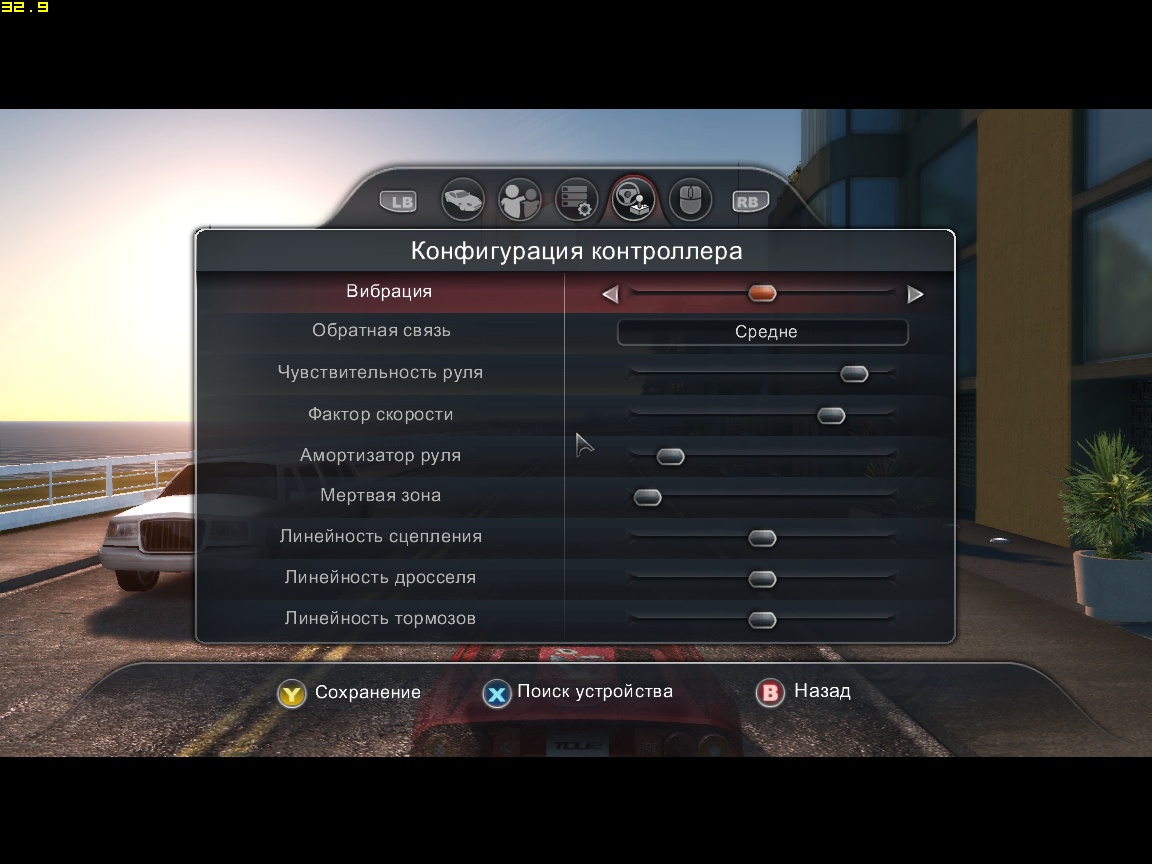Open the steering wheel controller tab

tap(634, 200)
